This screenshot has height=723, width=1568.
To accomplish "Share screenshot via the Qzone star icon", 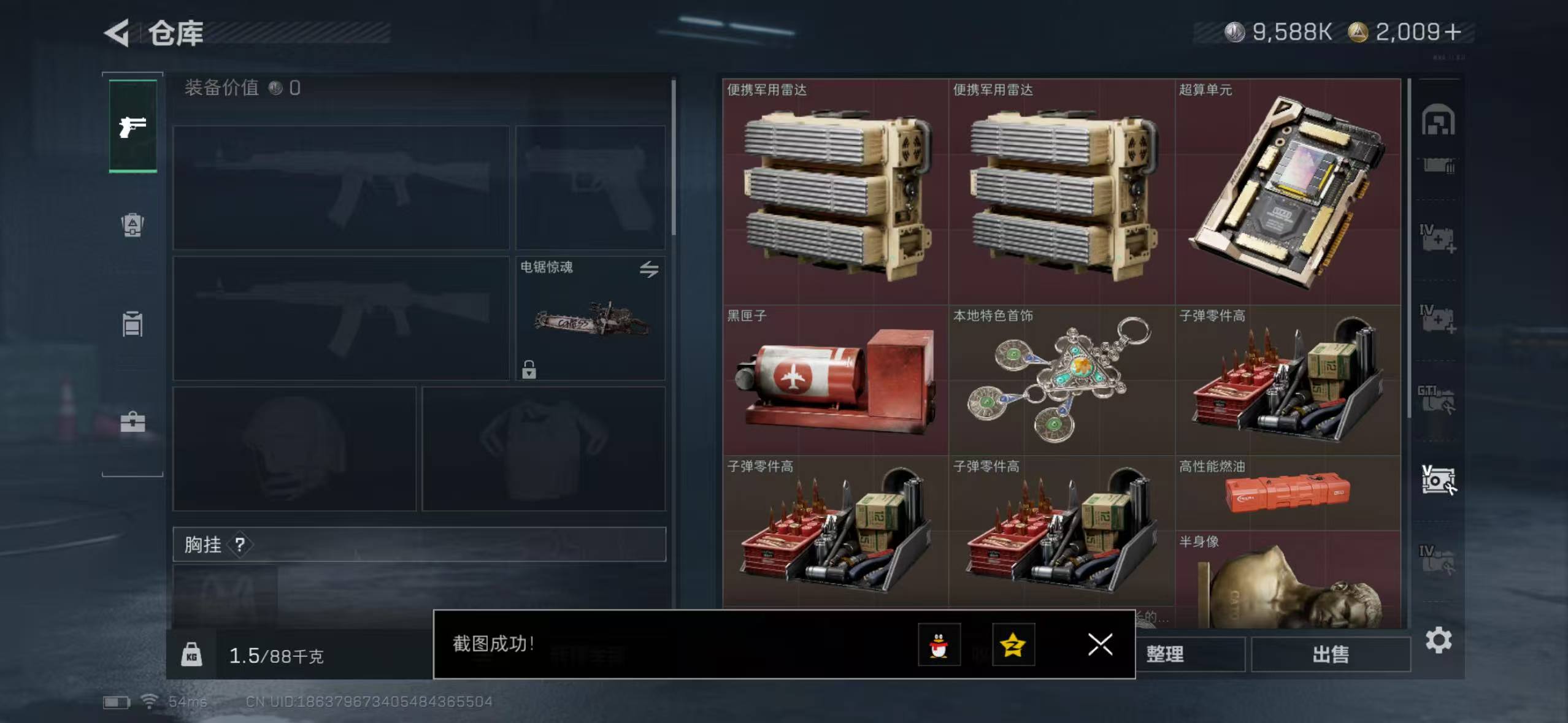I will pos(1013,645).
